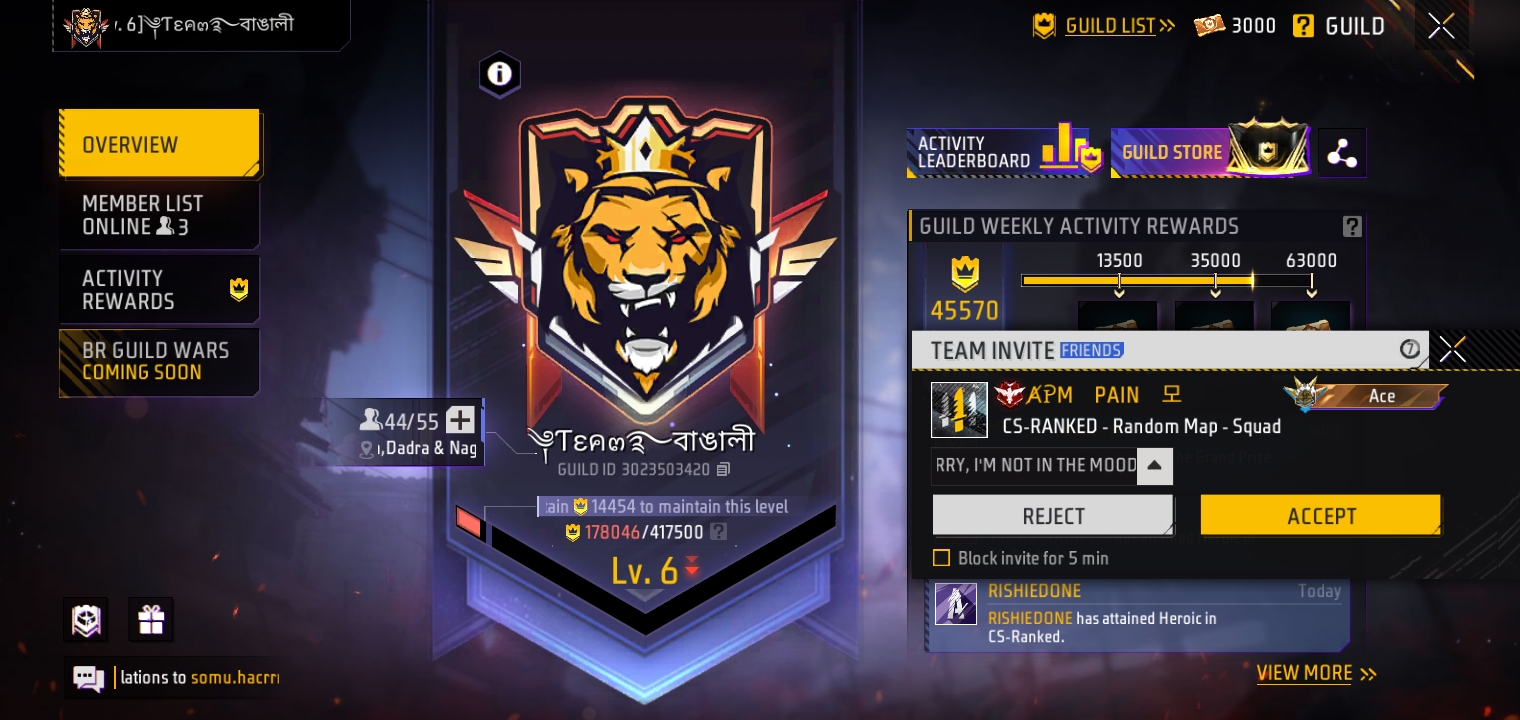Viewport: 1520px width, 720px height.
Task: Click the guild badge icon at bottom left
Action: click(x=85, y=620)
